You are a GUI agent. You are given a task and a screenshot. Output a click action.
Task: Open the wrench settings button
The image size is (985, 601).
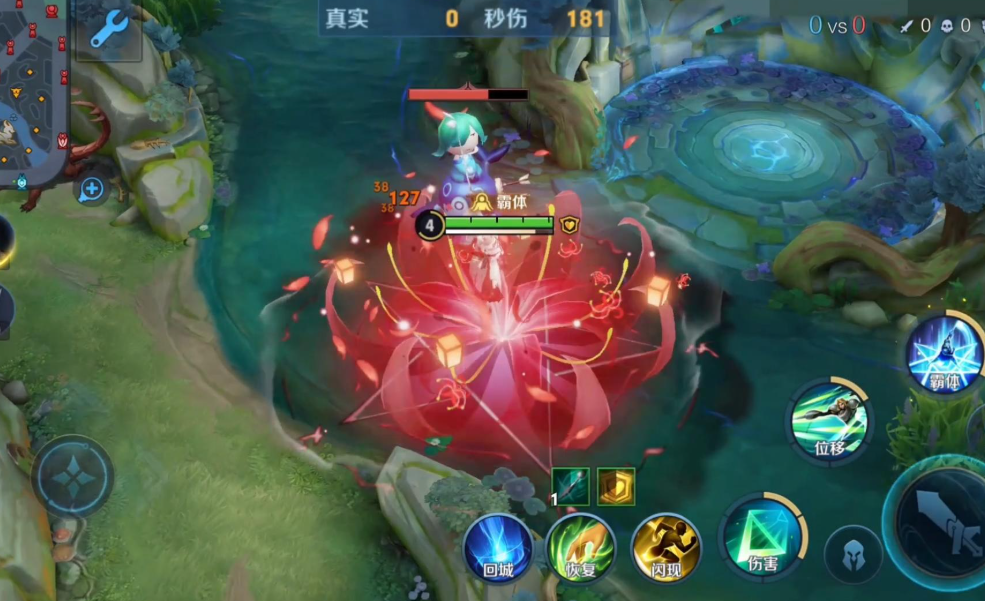(105, 30)
